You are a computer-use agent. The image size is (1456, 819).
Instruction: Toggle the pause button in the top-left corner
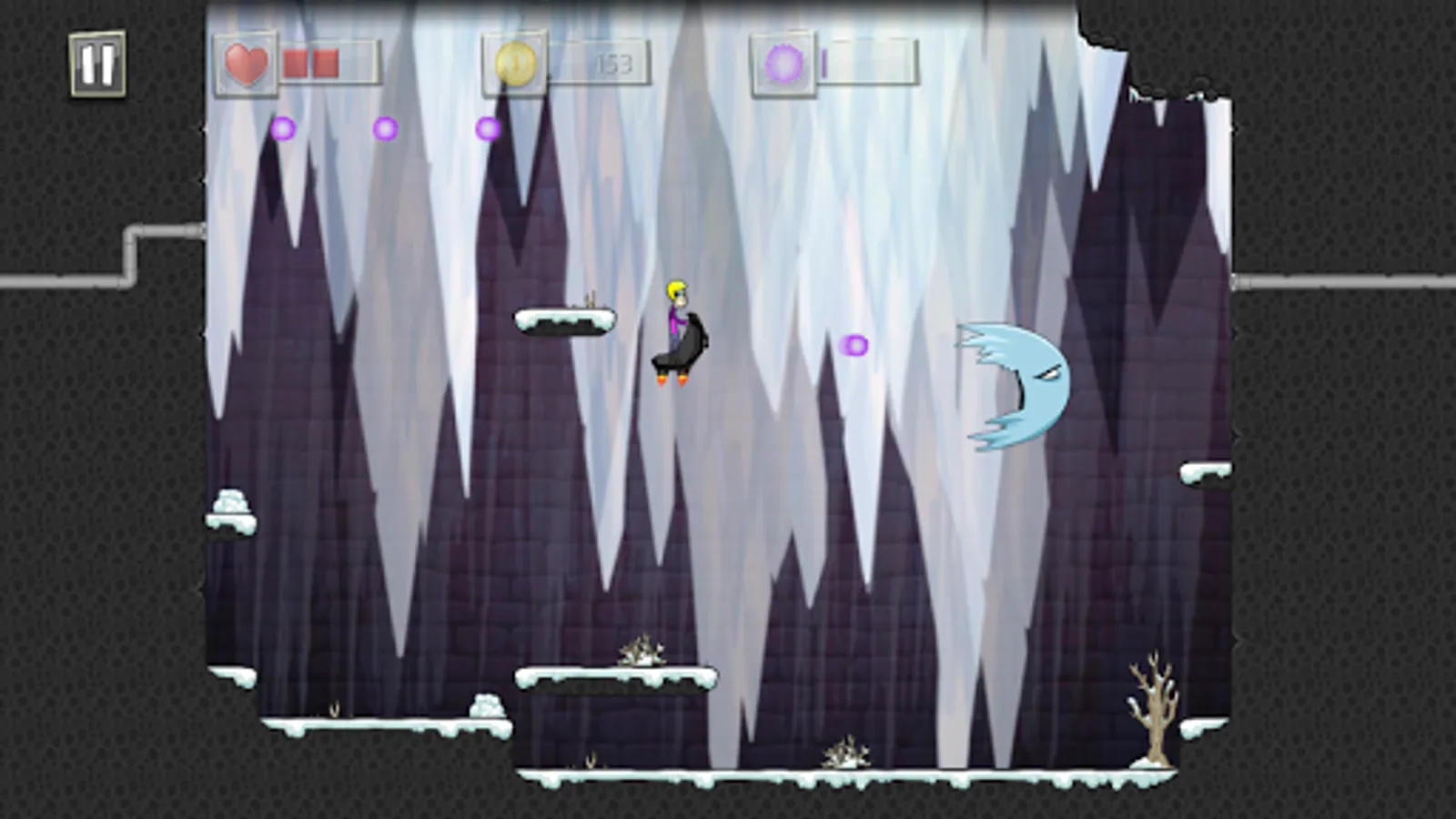pyautogui.click(x=96, y=63)
